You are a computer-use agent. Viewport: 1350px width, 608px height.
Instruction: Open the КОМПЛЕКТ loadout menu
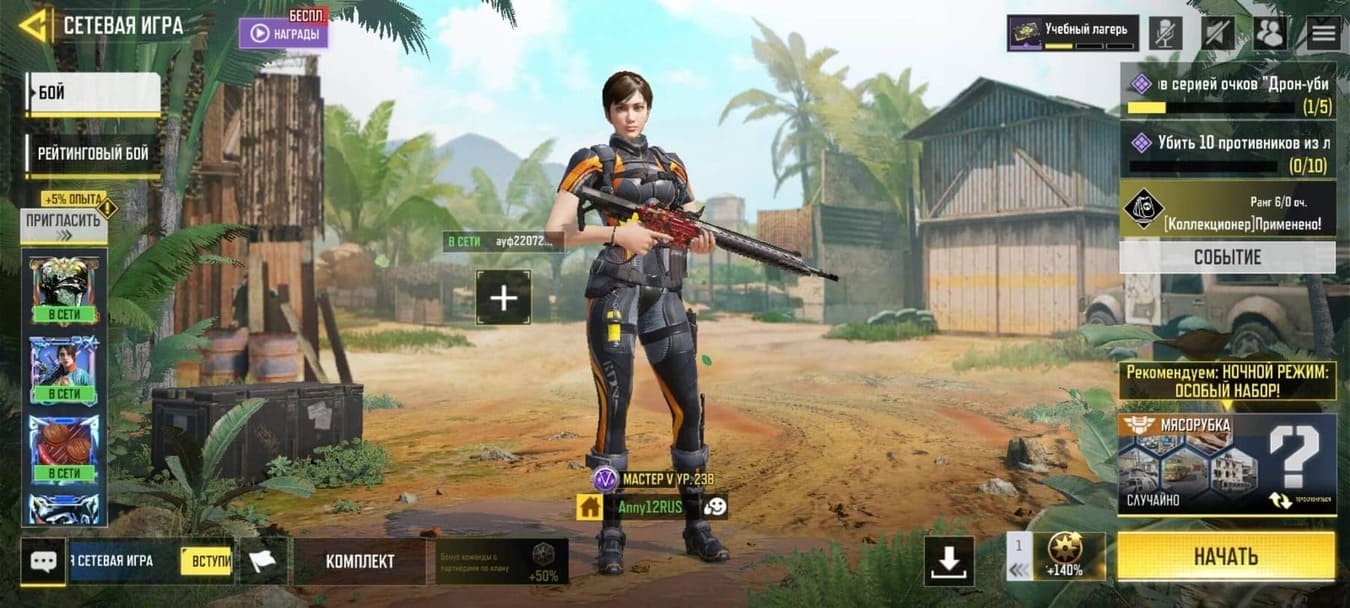click(360, 561)
